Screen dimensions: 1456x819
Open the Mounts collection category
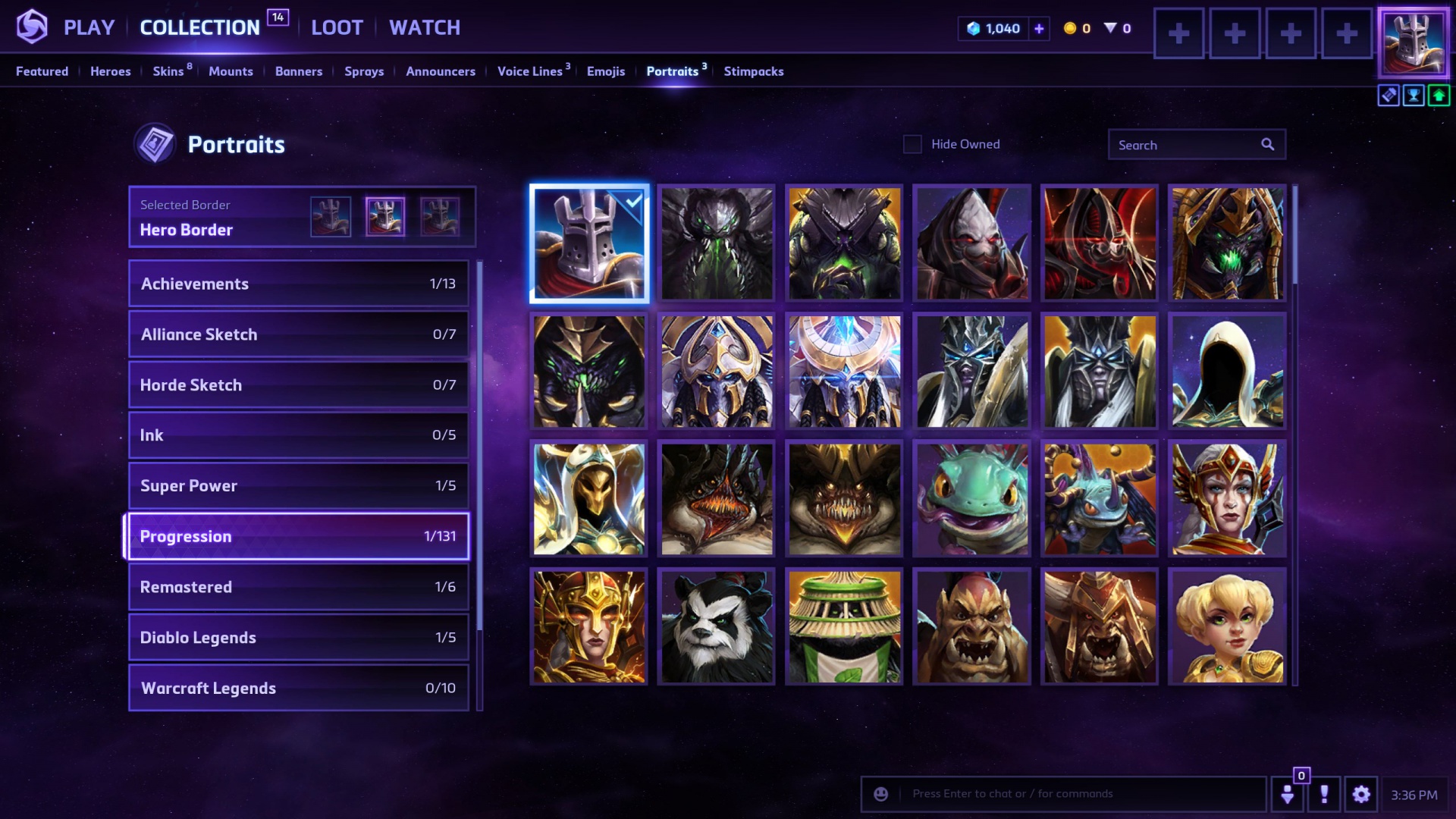231,71
